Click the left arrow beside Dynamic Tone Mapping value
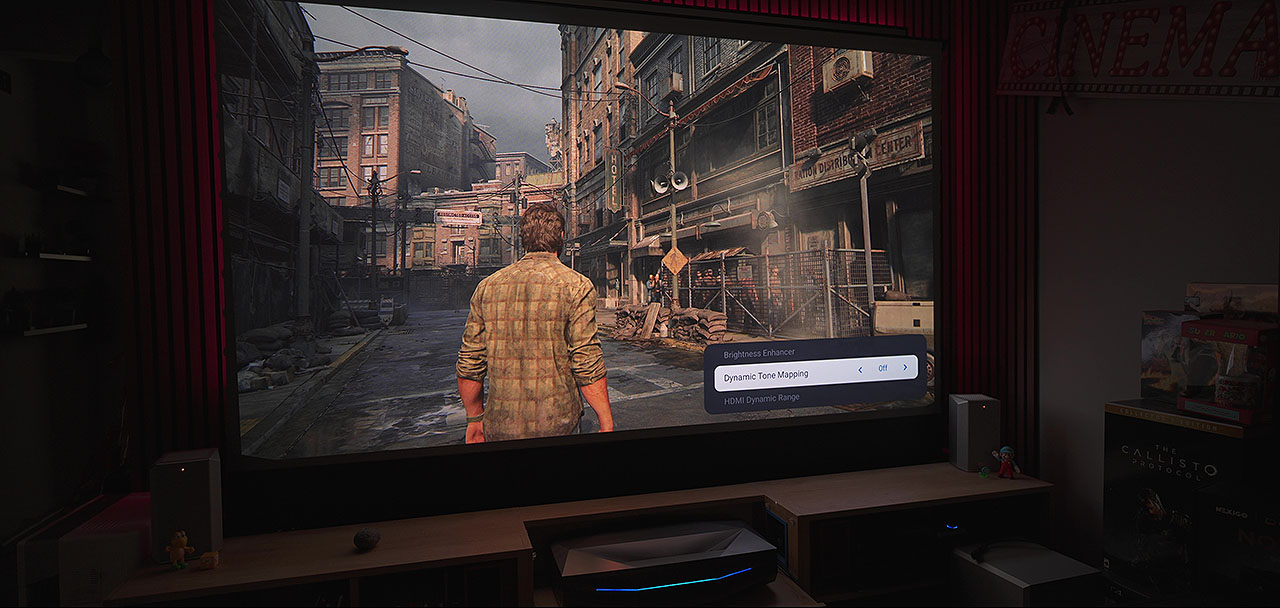The width and height of the screenshot is (1280, 608). [x=861, y=369]
